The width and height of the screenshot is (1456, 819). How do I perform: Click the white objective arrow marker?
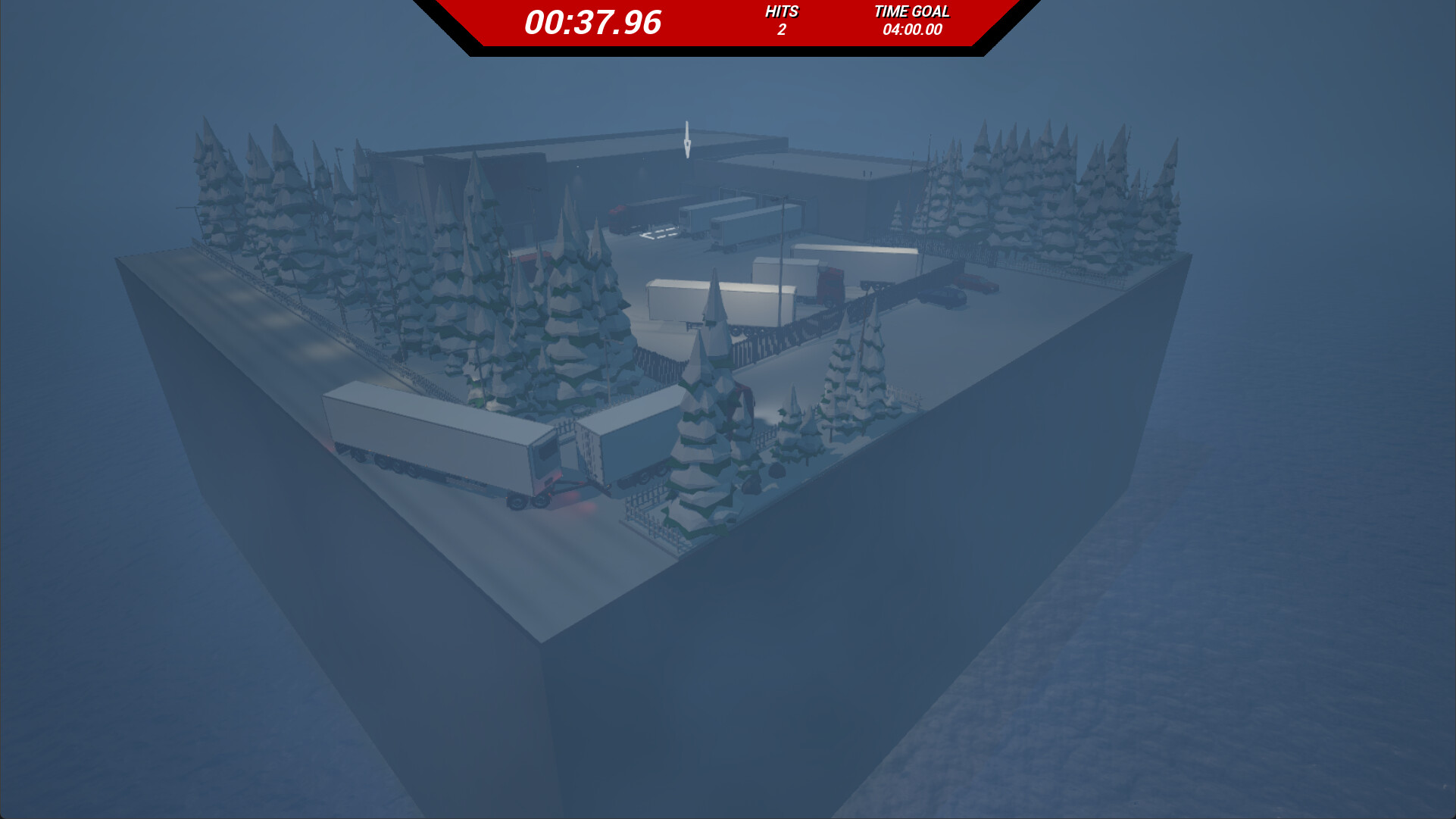686,140
